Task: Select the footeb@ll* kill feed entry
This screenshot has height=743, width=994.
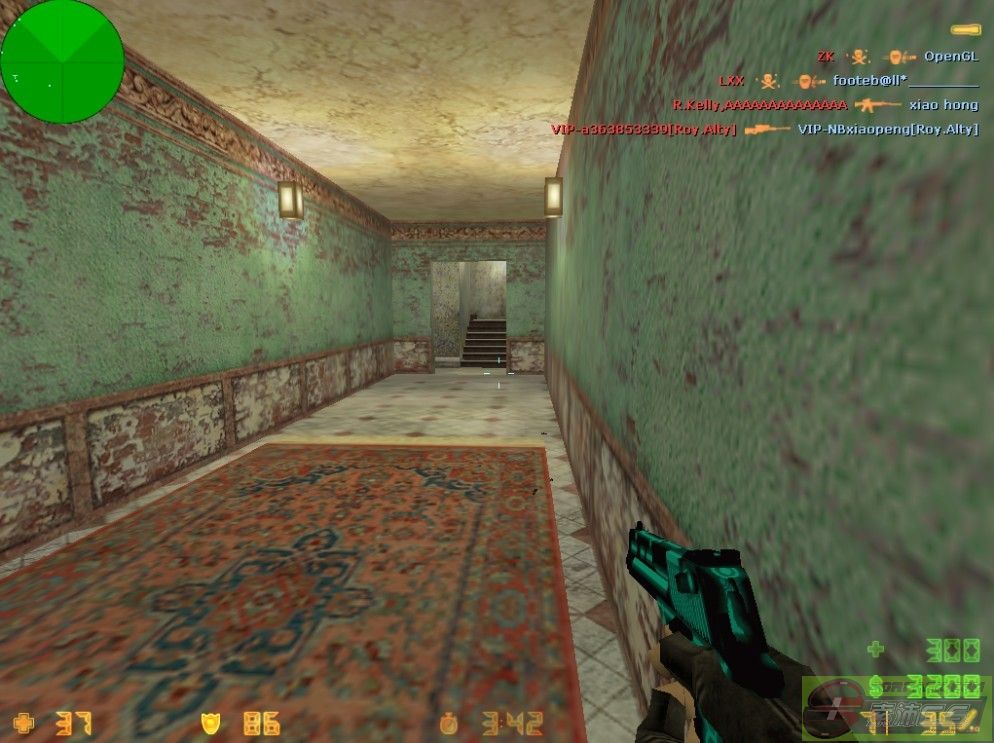Action: click(x=848, y=80)
